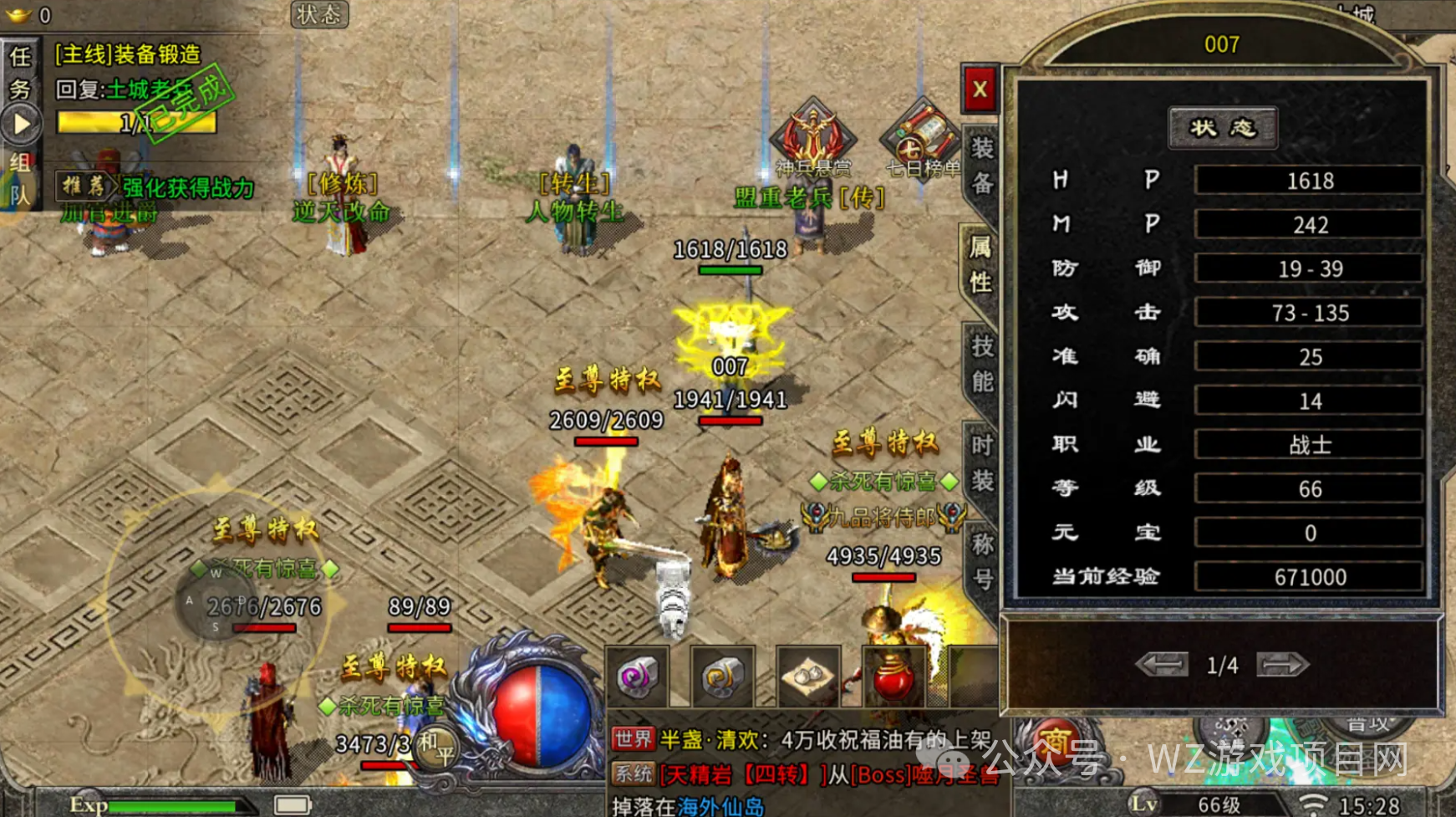Use the red potion hotbar slot

pyautogui.click(x=892, y=677)
